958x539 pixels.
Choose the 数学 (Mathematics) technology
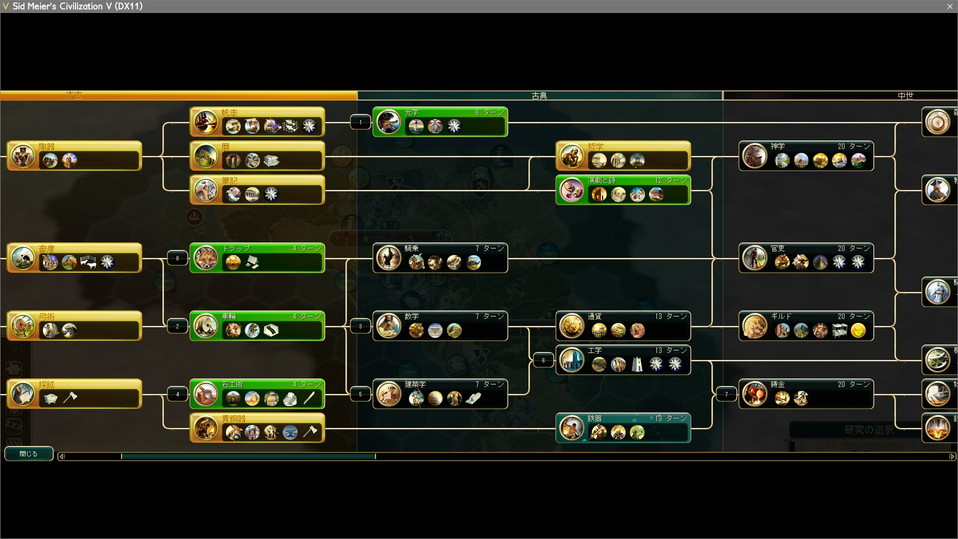pyautogui.click(x=440, y=325)
